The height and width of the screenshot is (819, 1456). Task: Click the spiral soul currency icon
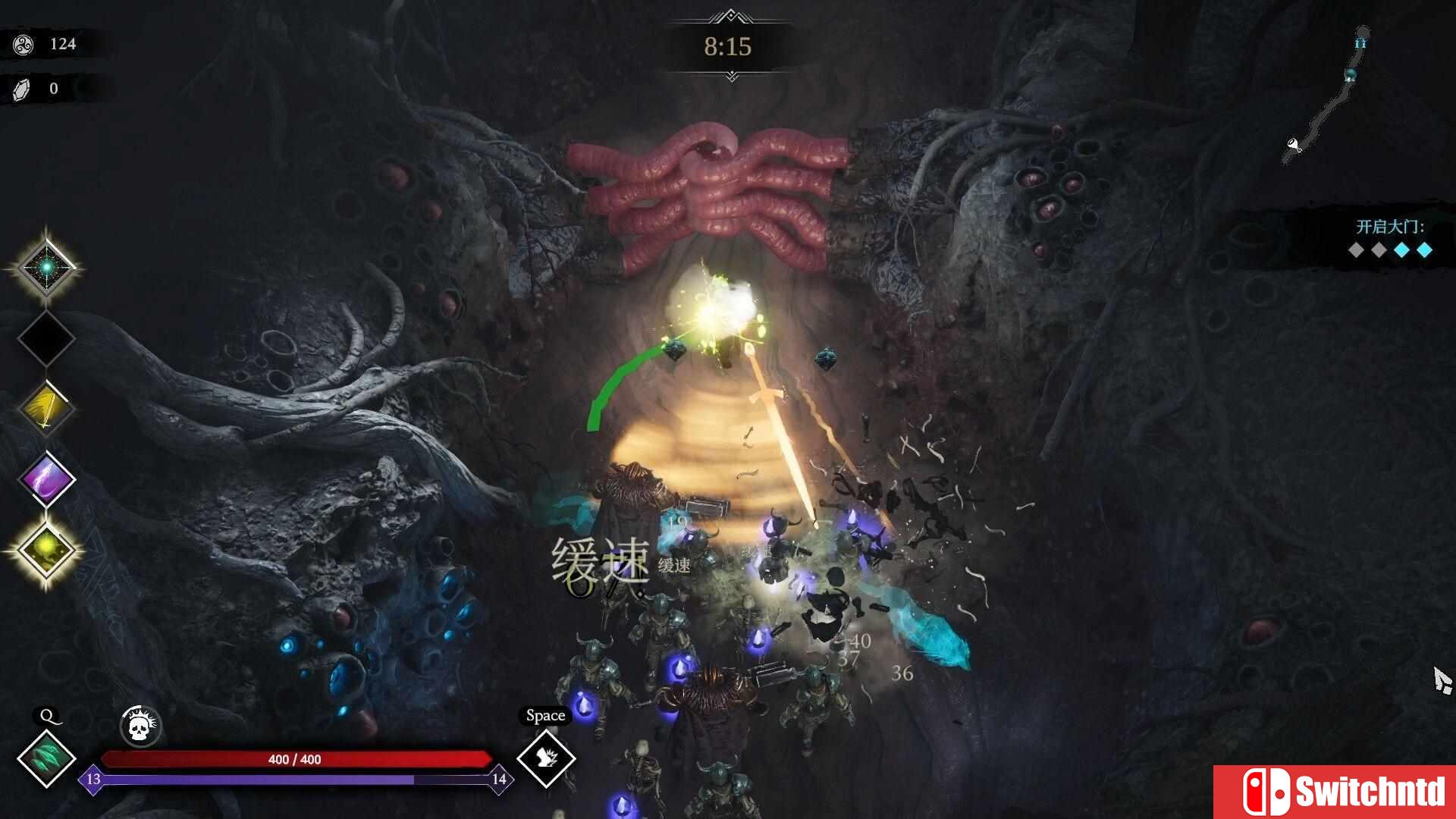(24, 43)
